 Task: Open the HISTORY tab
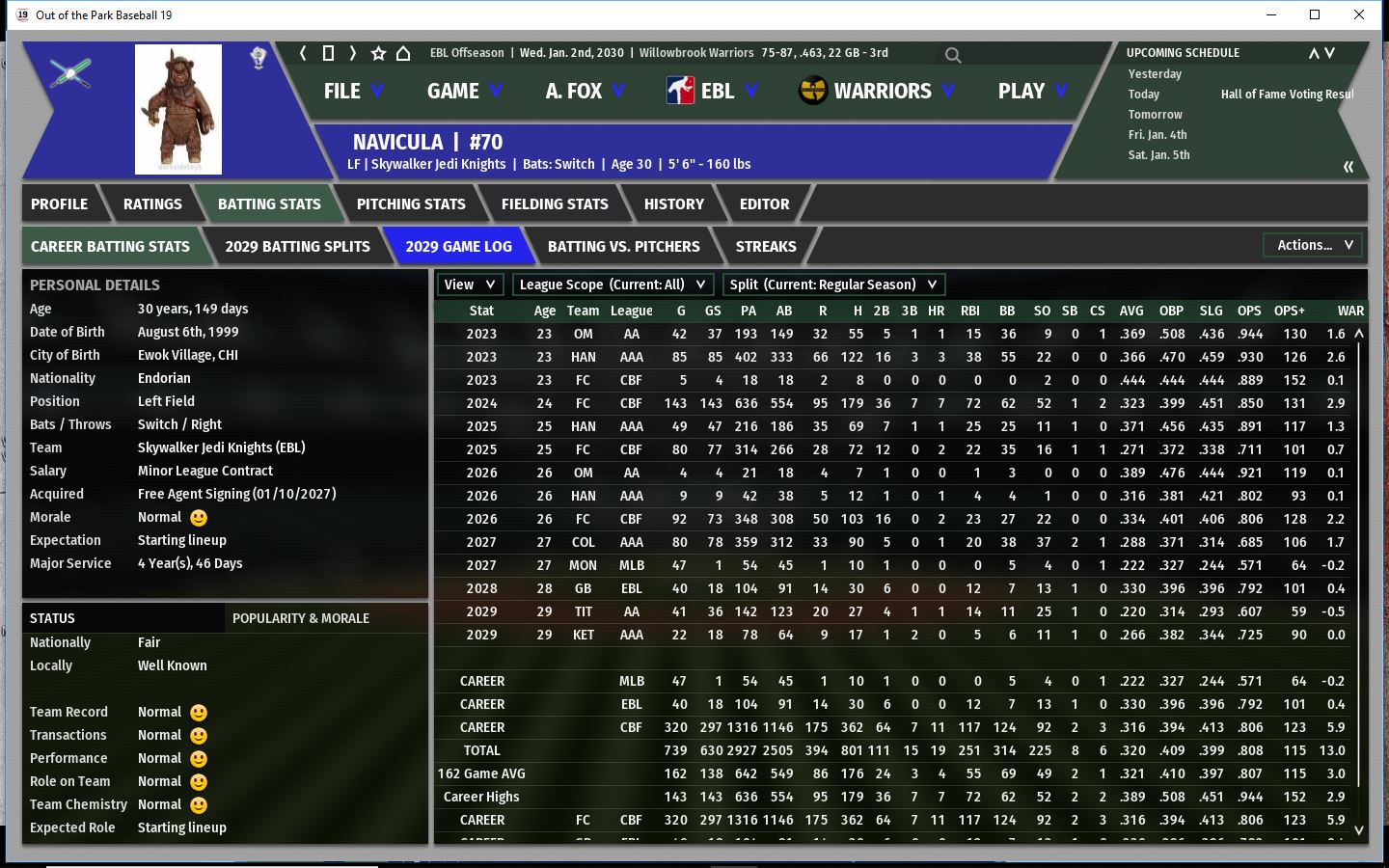pos(674,204)
